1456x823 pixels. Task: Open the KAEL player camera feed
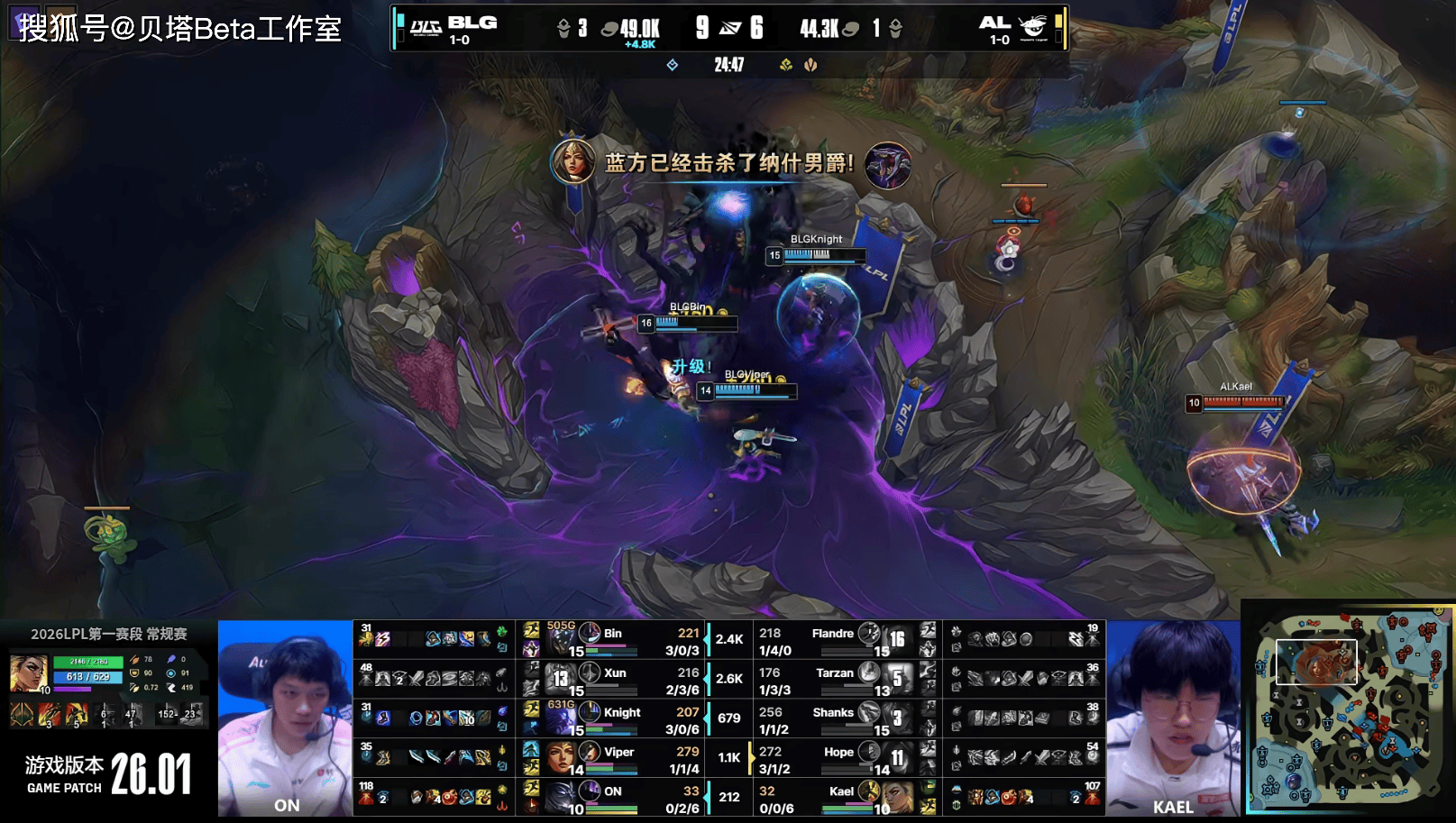pos(1173,718)
